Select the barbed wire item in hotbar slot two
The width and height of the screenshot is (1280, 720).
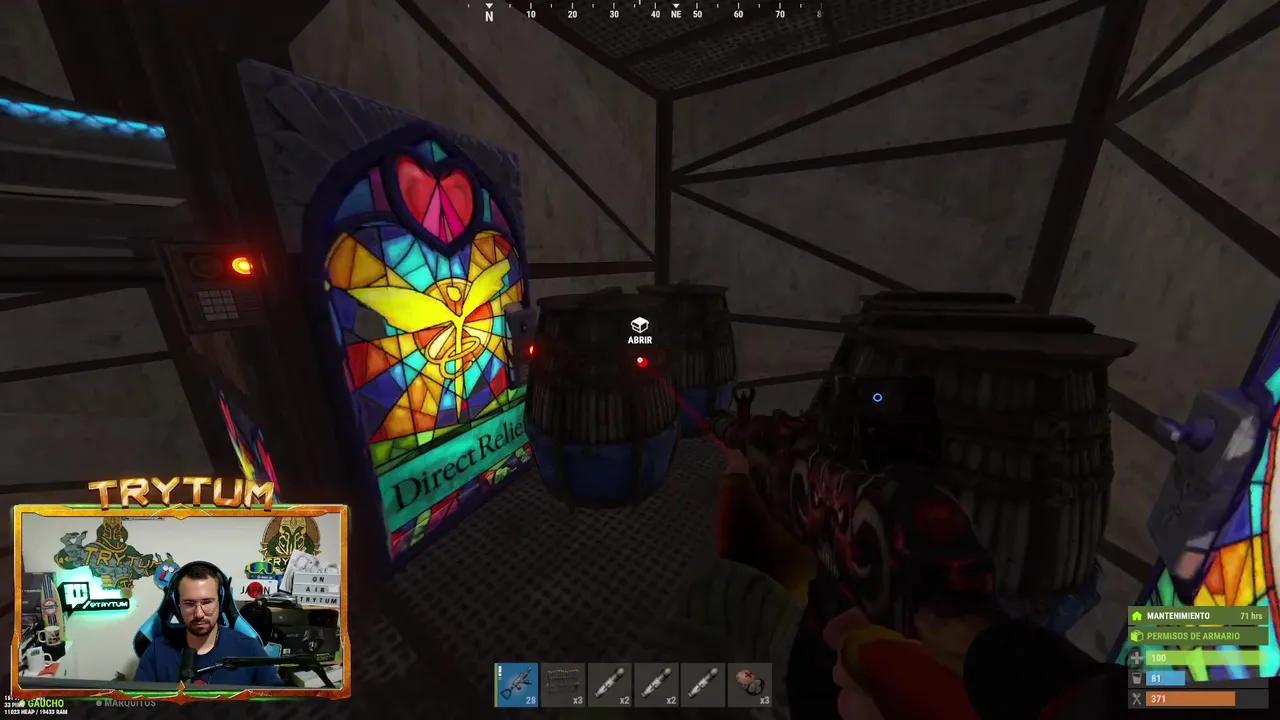pyautogui.click(x=565, y=685)
